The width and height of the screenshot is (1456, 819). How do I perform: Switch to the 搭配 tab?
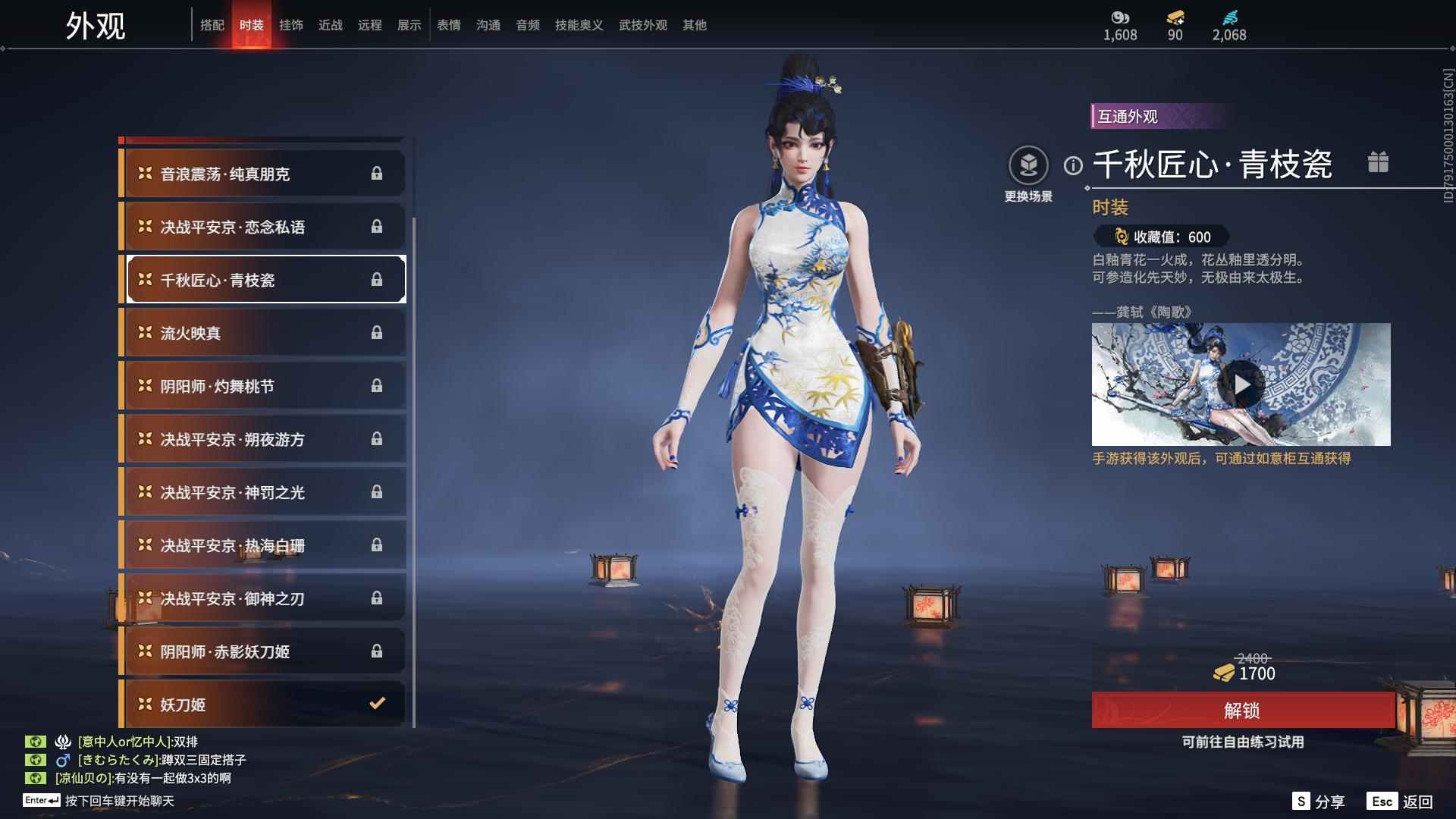213,24
